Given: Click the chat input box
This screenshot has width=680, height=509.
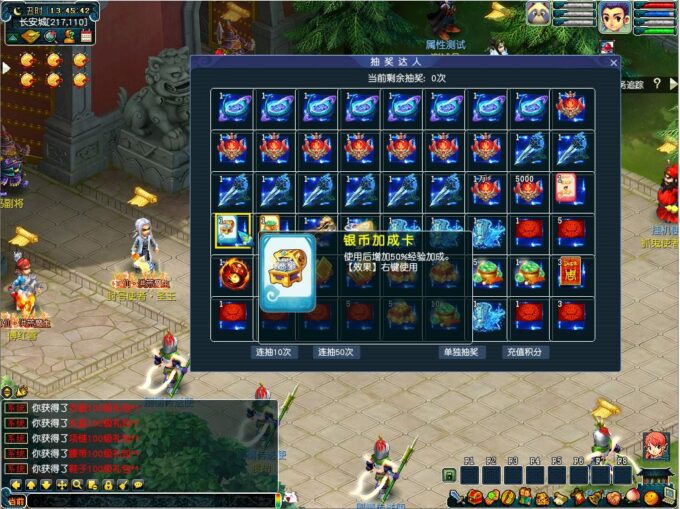Looking at the screenshot, I should pyautogui.click(x=150, y=498).
